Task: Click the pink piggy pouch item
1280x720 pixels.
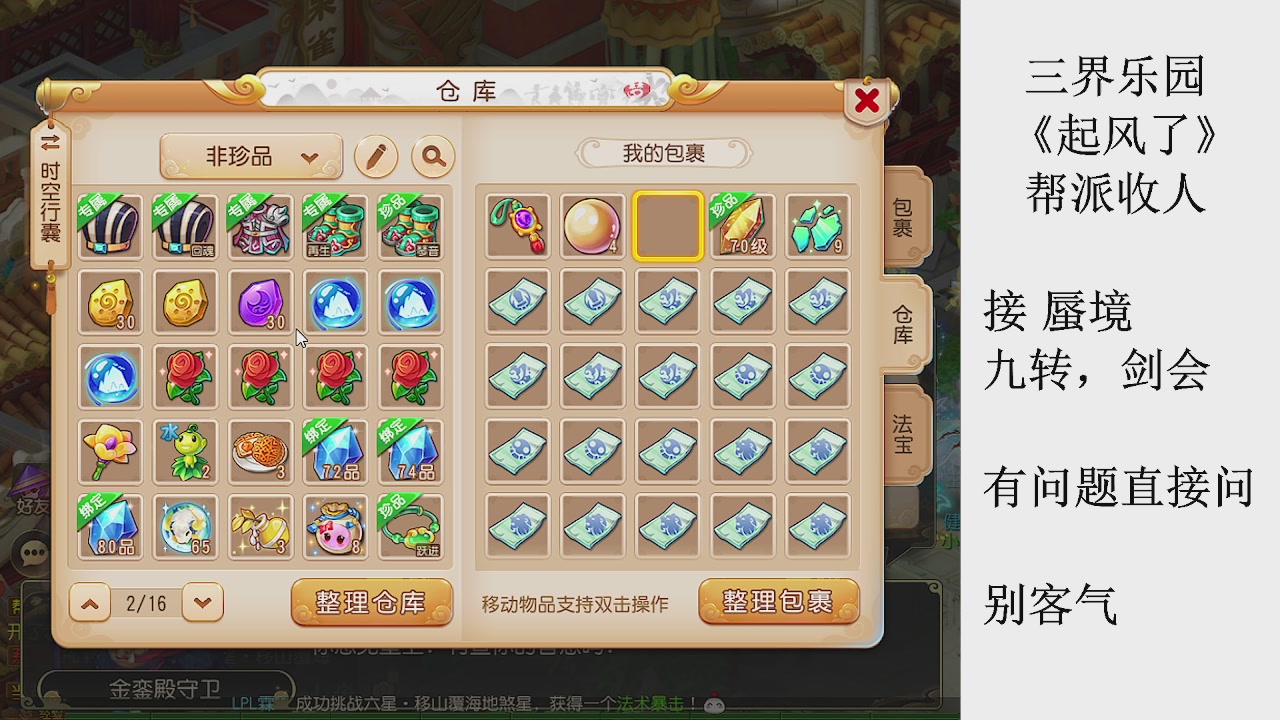Action: pyautogui.click(x=335, y=527)
